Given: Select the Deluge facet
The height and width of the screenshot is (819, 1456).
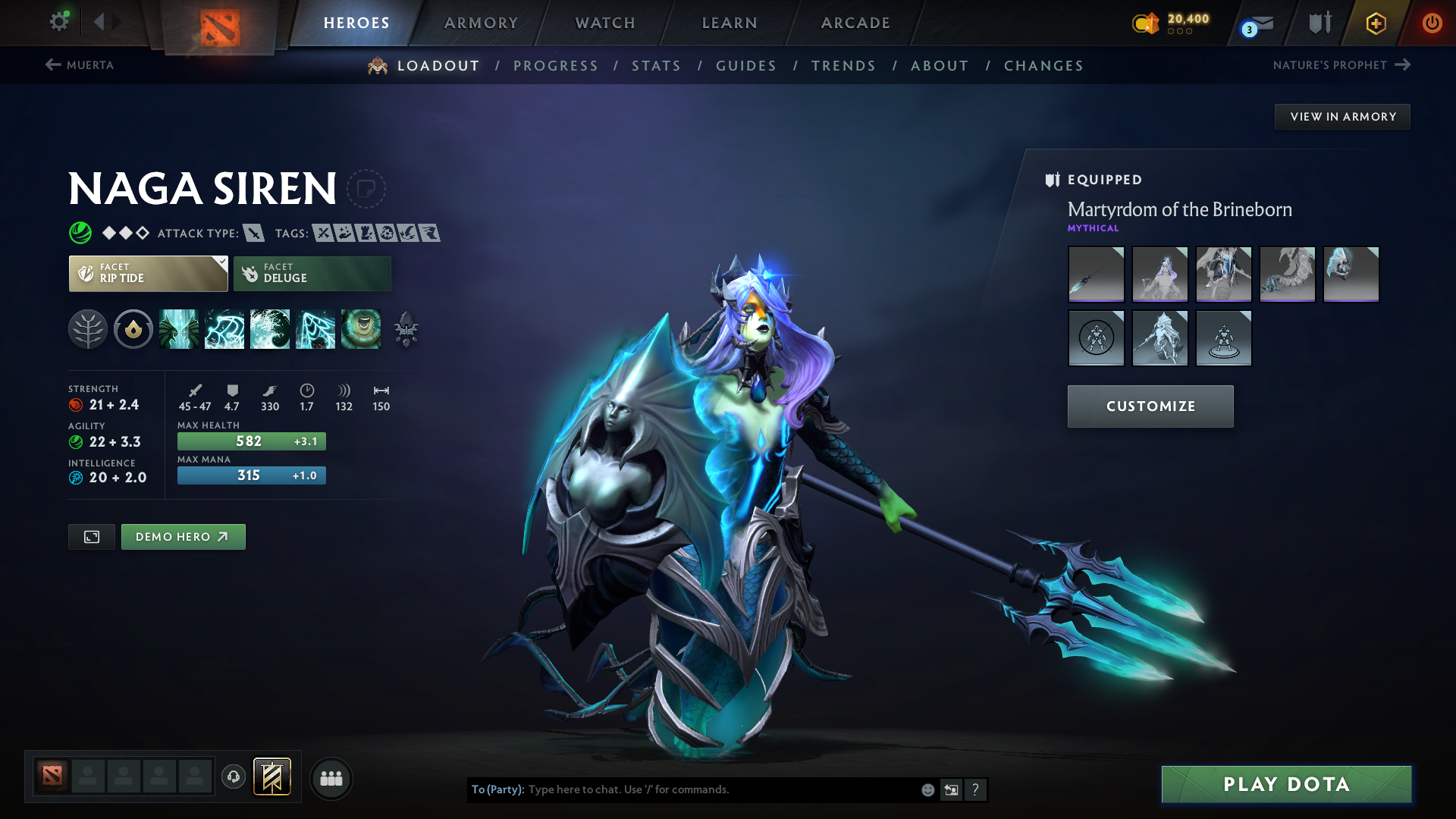Looking at the screenshot, I should 312,274.
